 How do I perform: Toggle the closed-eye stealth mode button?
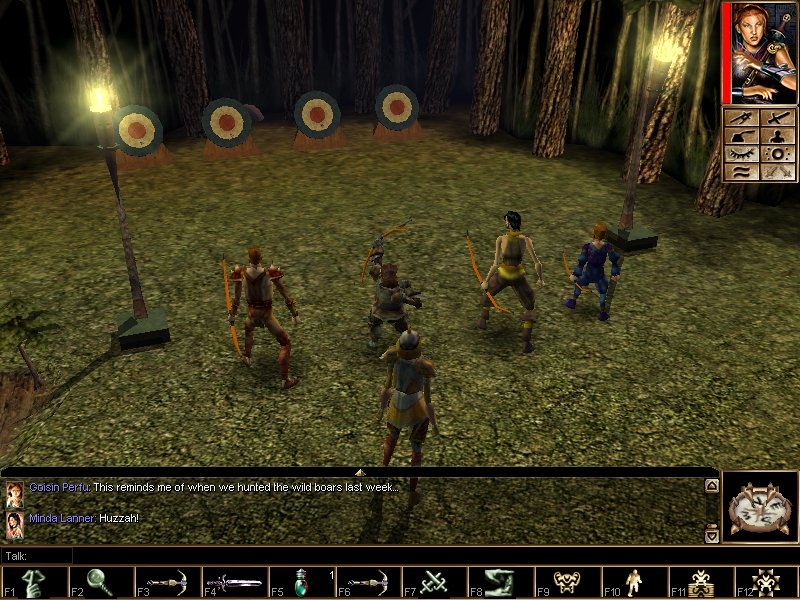(x=743, y=153)
